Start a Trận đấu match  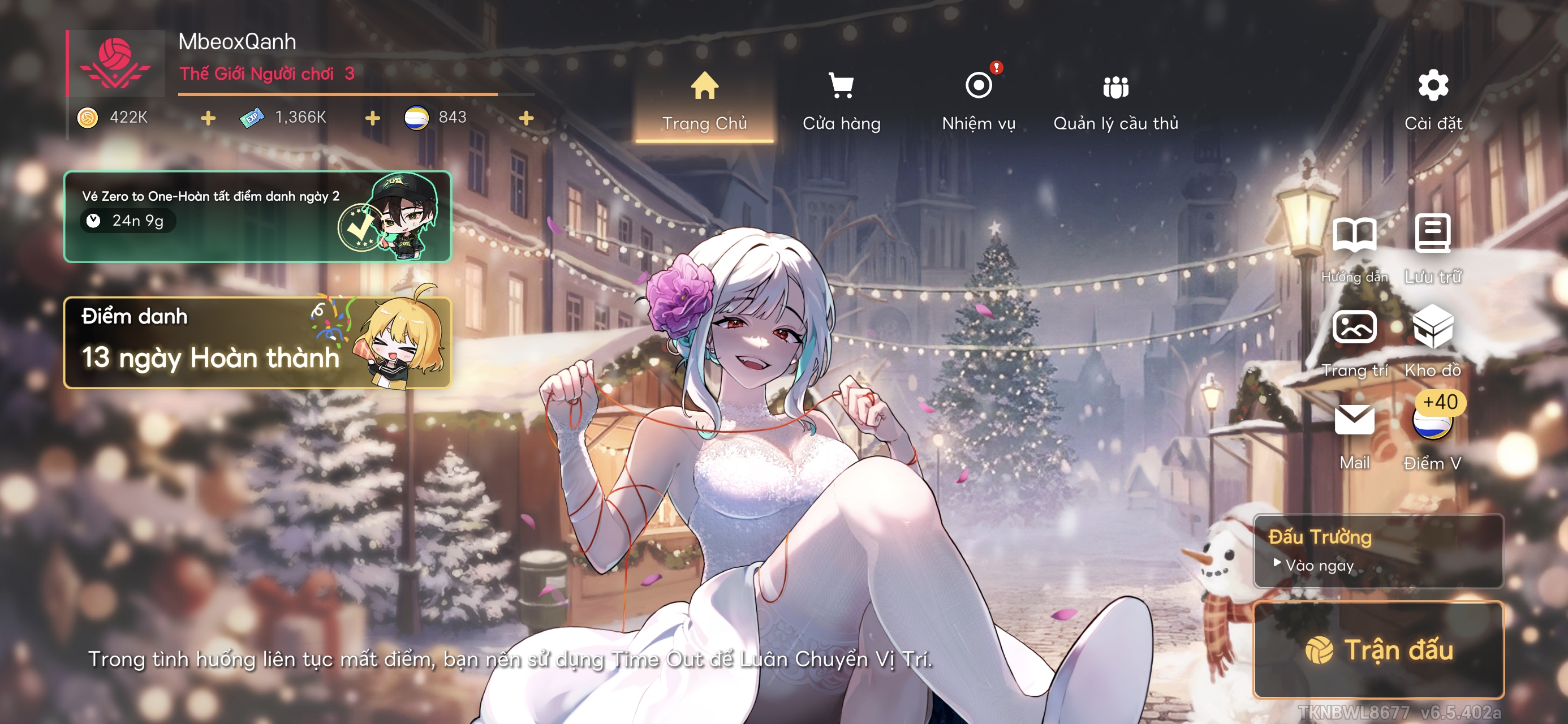click(x=1378, y=649)
